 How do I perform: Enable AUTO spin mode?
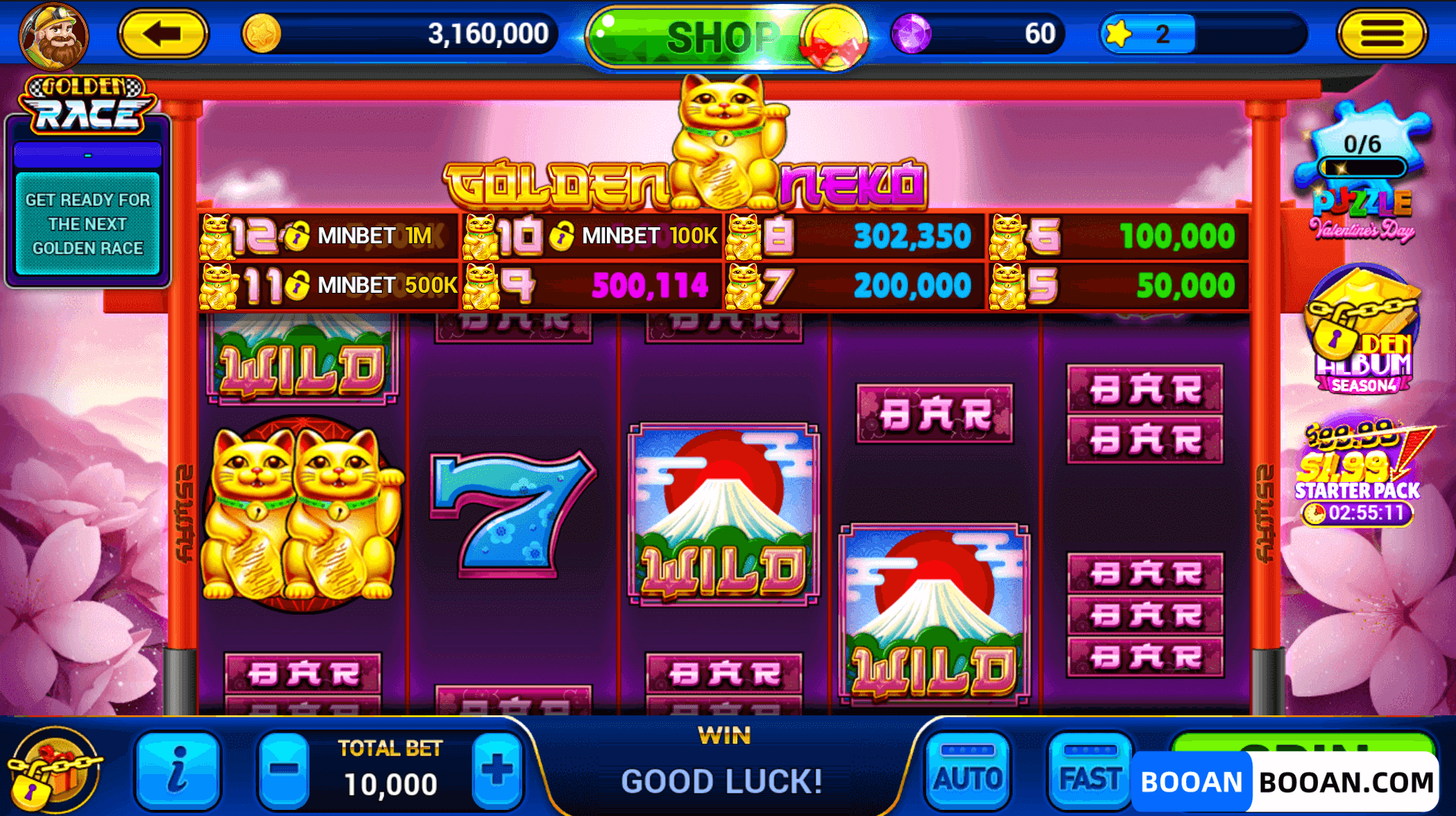click(x=967, y=772)
